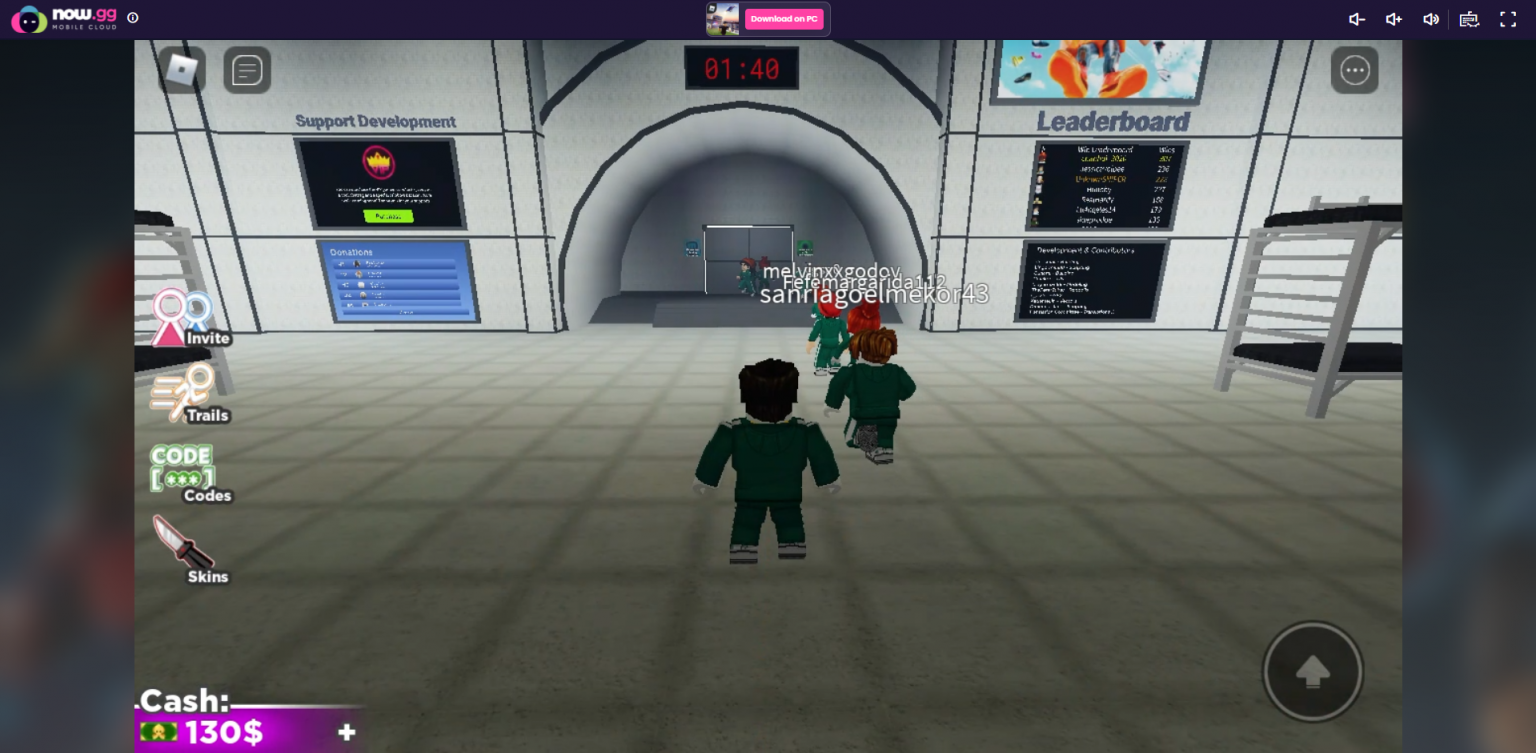Viewport: 1536px width, 753px height.
Task: Open the info tooltip beside now.gg logo
Action: (133, 17)
